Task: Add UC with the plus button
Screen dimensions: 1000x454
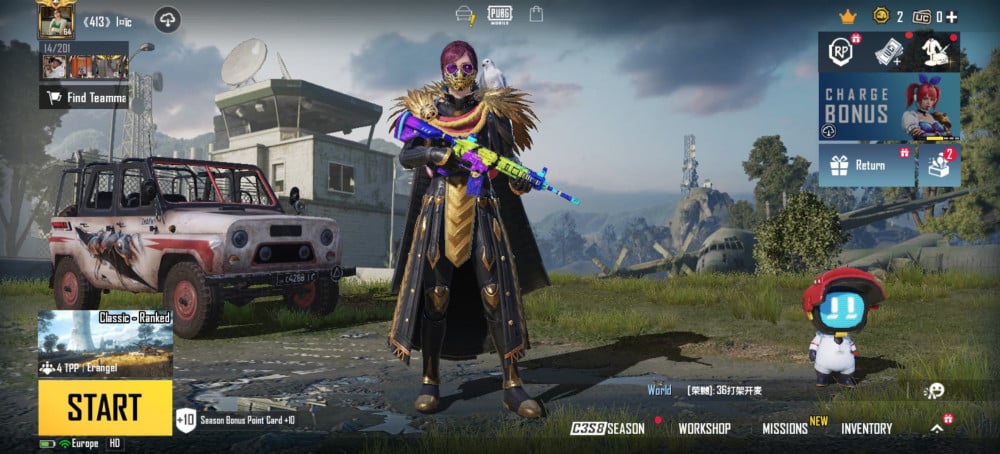Action: pos(952,17)
